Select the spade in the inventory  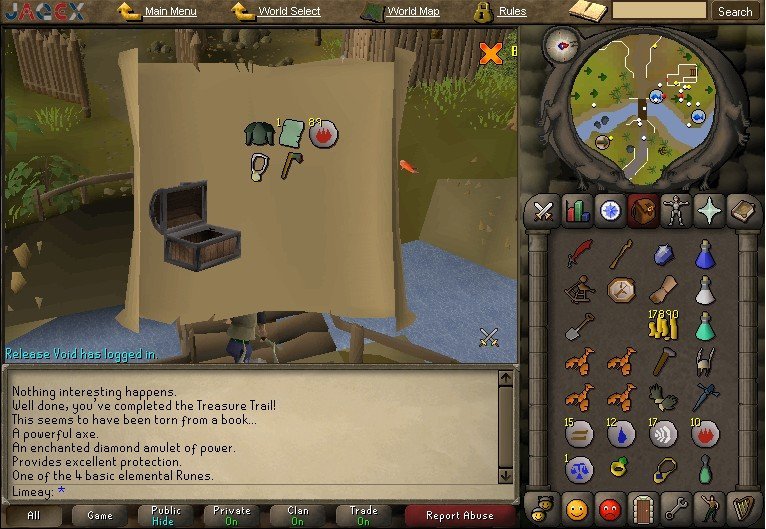tap(579, 326)
